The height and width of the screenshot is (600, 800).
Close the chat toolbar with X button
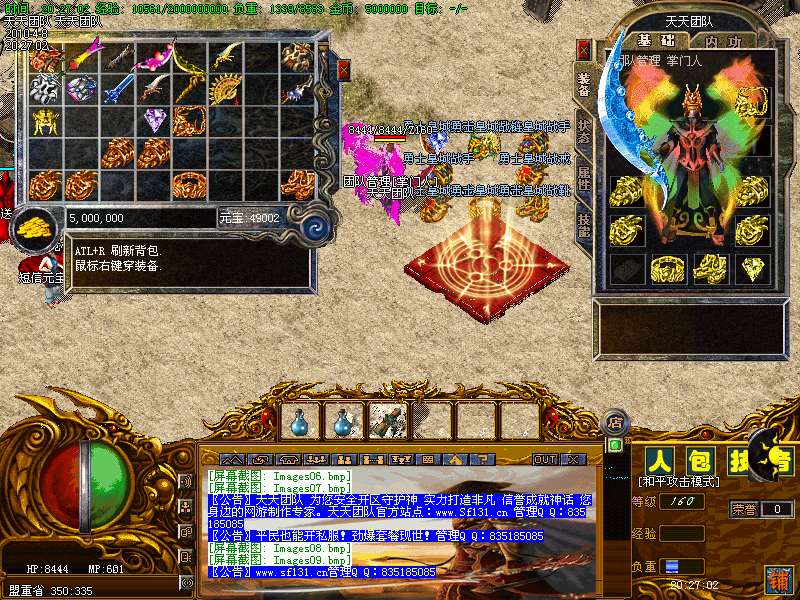click(x=574, y=459)
